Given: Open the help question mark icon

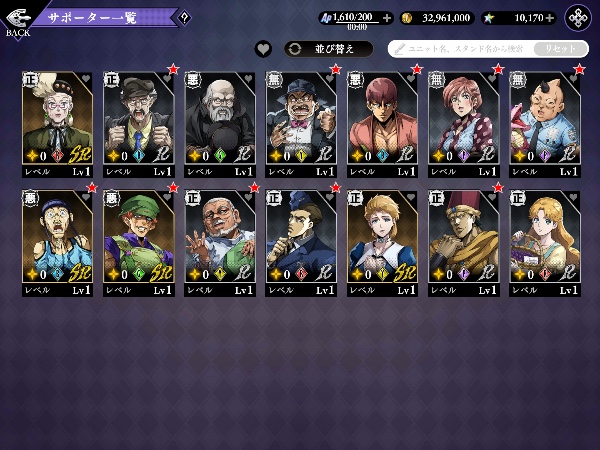Looking at the screenshot, I should pyautogui.click(x=184, y=17).
